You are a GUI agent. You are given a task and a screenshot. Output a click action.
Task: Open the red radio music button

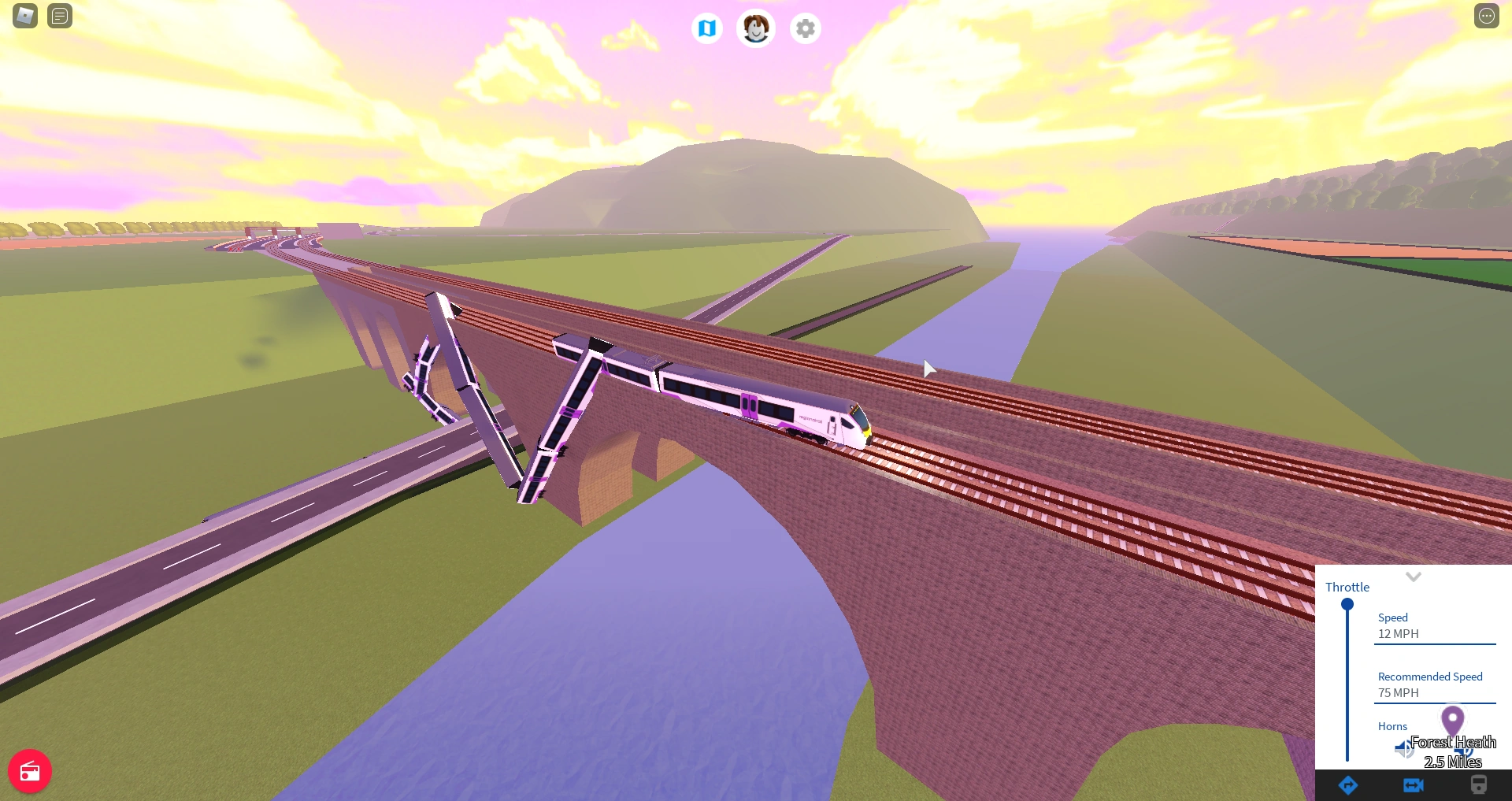coord(30,771)
